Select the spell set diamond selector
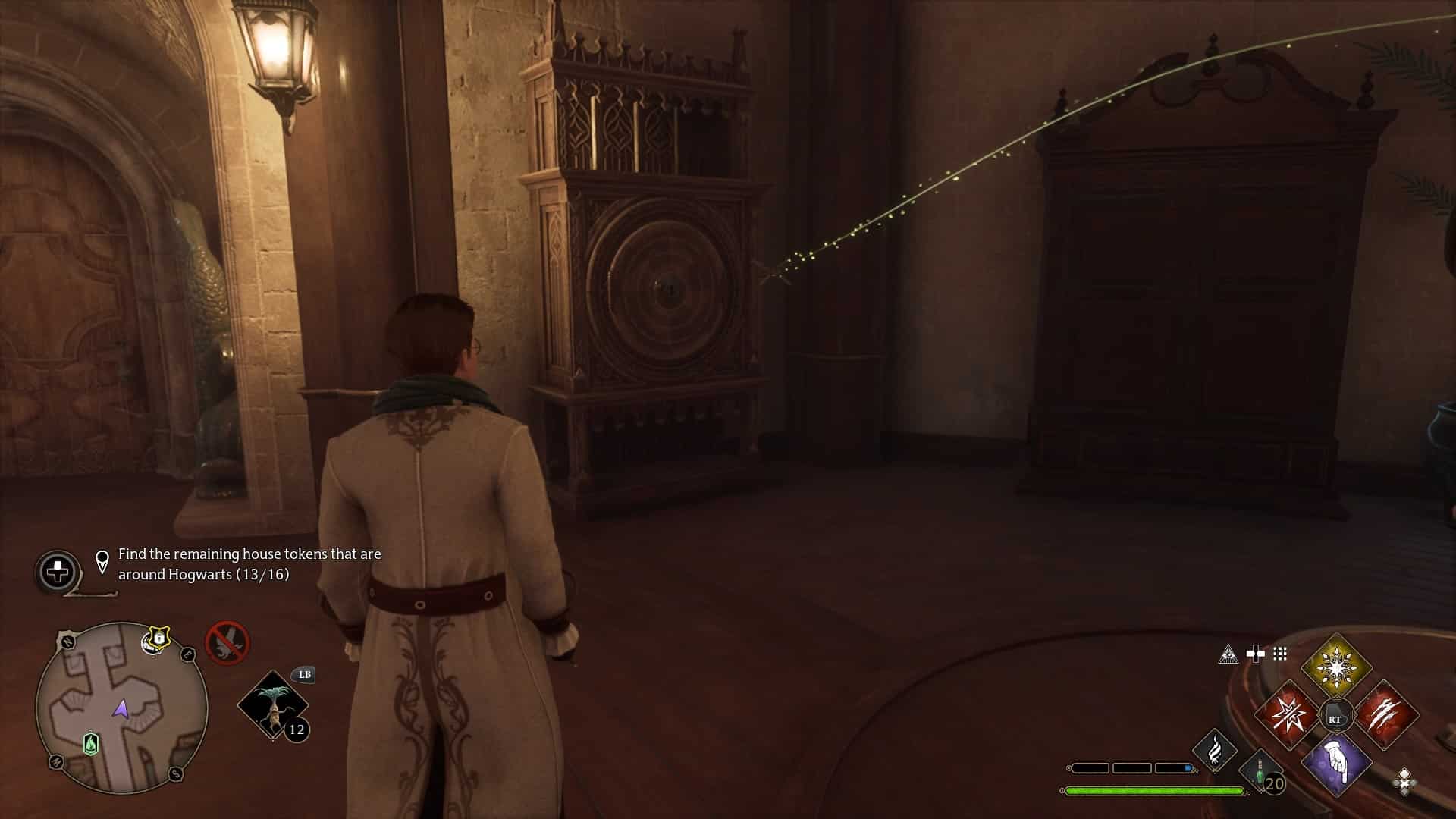 (1404, 781)
